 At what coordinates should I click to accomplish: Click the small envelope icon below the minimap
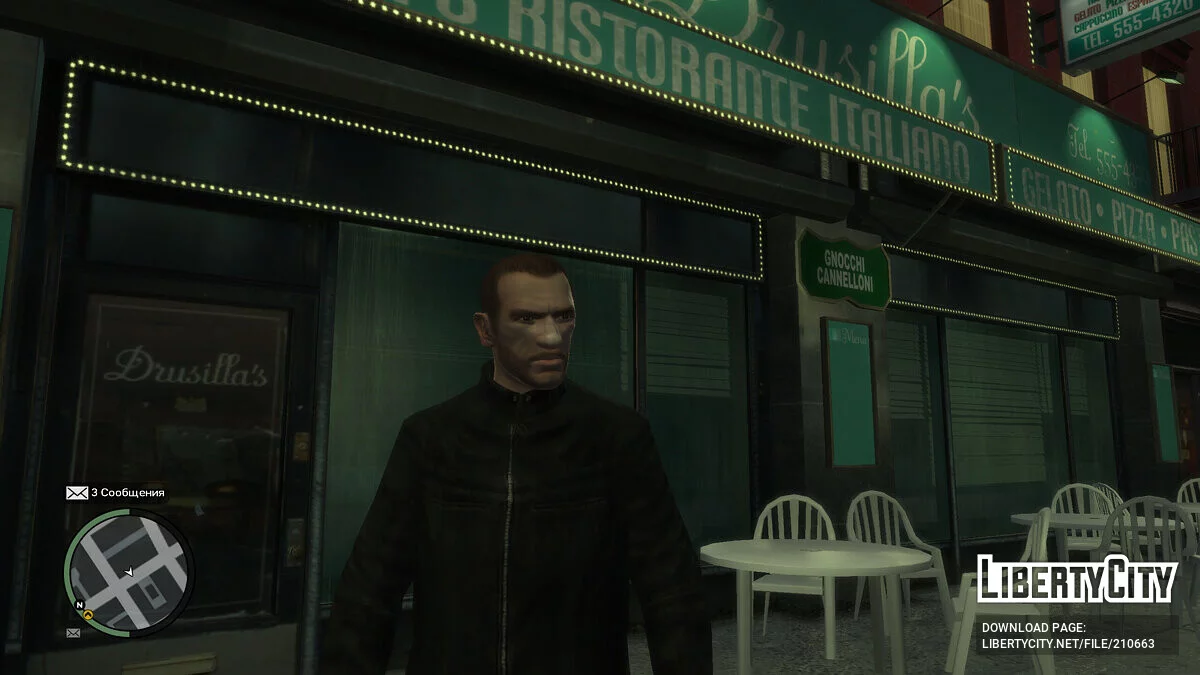click(x=73, y=633)
